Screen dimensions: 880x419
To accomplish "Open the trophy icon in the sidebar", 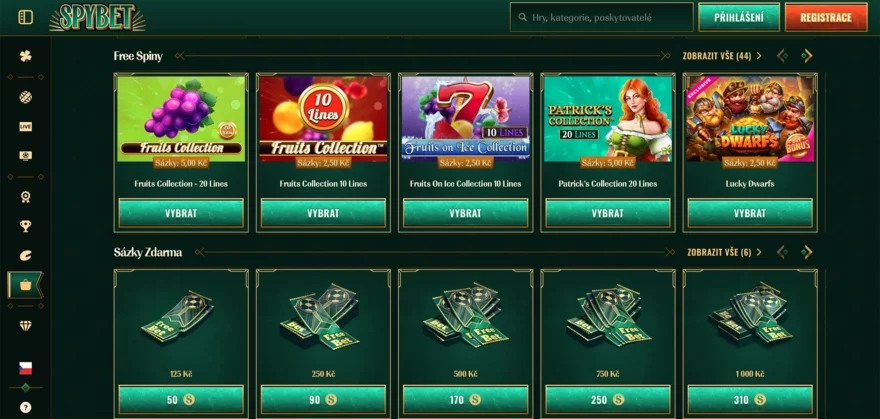I will click(25, 226).
